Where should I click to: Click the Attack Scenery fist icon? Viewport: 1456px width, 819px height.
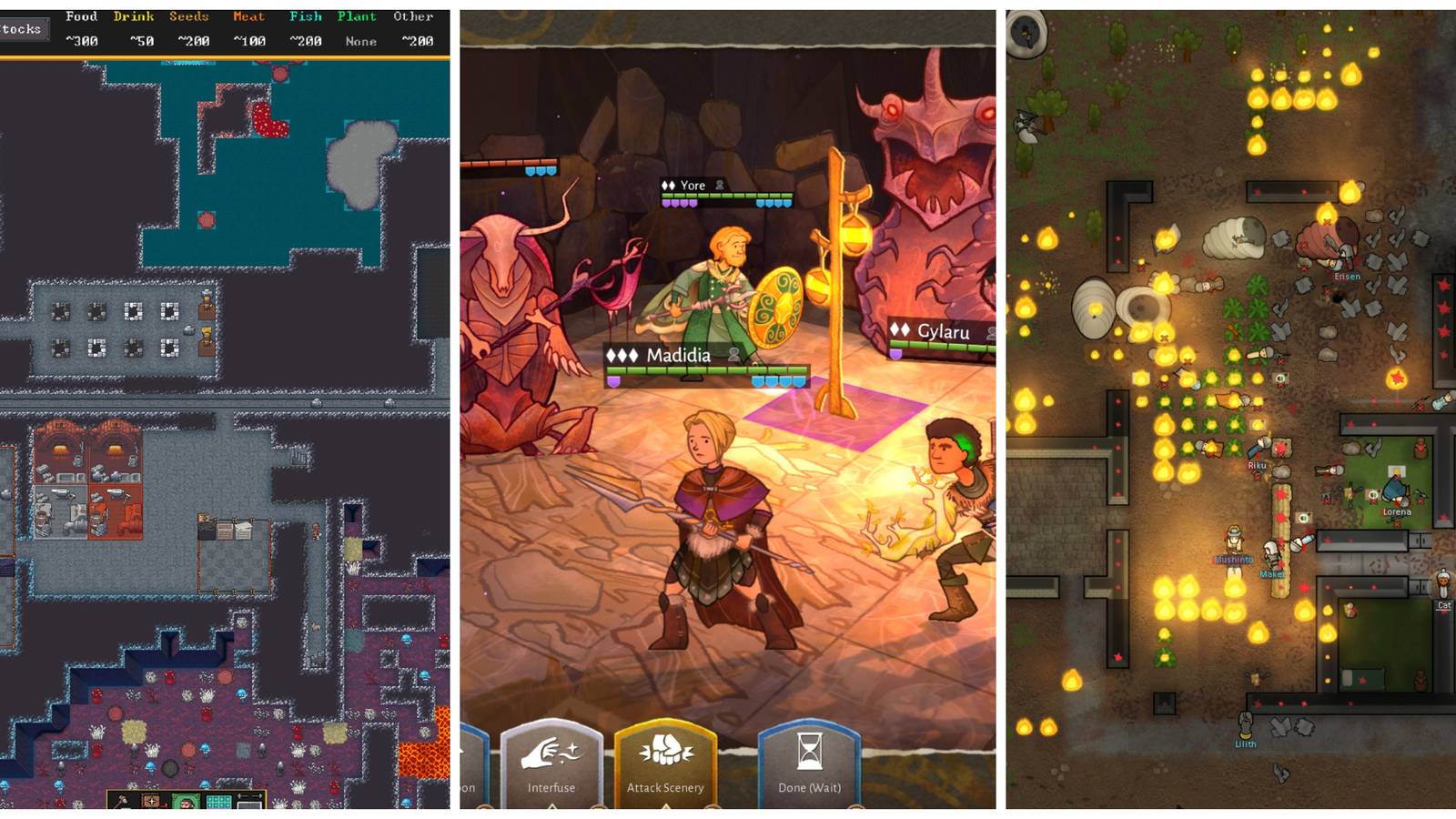666,746
